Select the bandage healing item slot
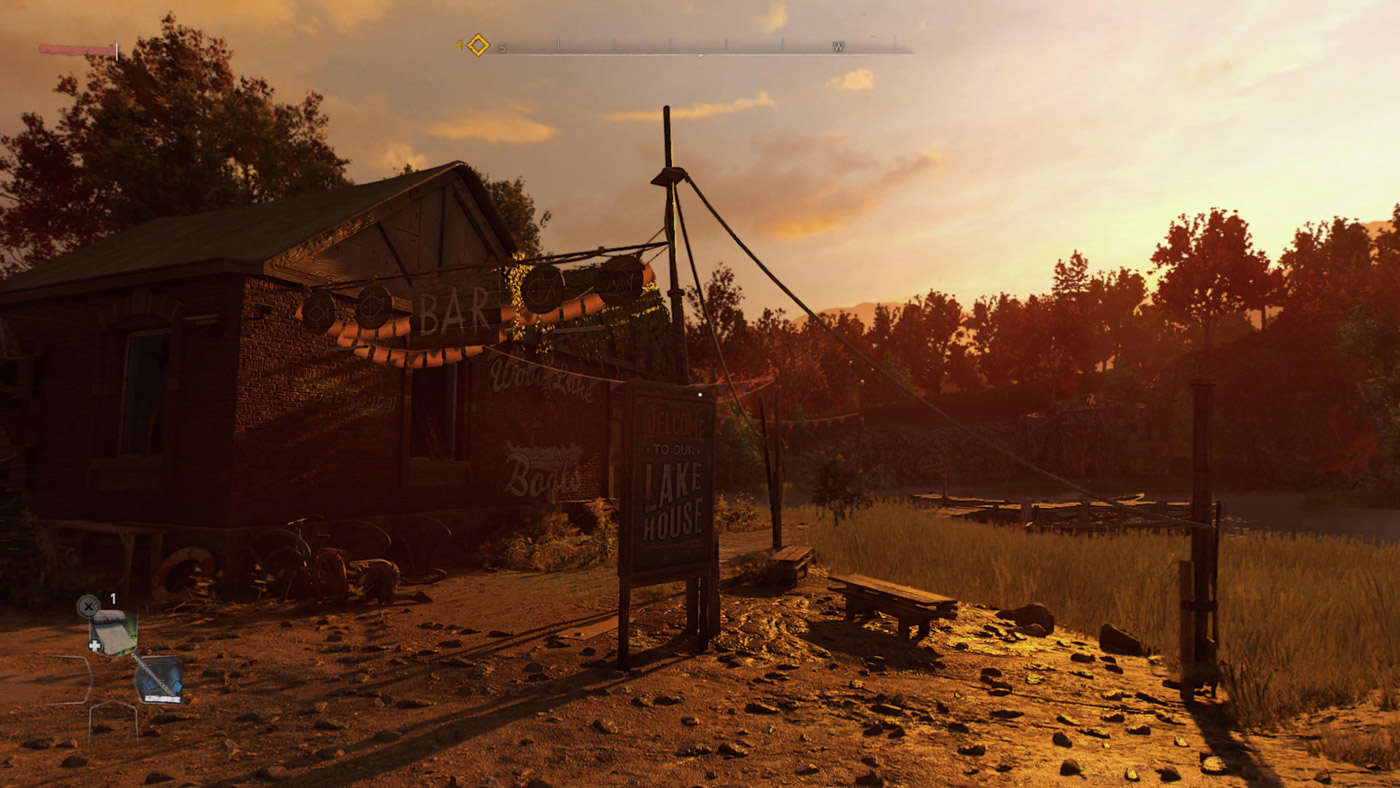Image resolution: width=1400 pixels, height=788 pixels. click(x=112, y=632)
